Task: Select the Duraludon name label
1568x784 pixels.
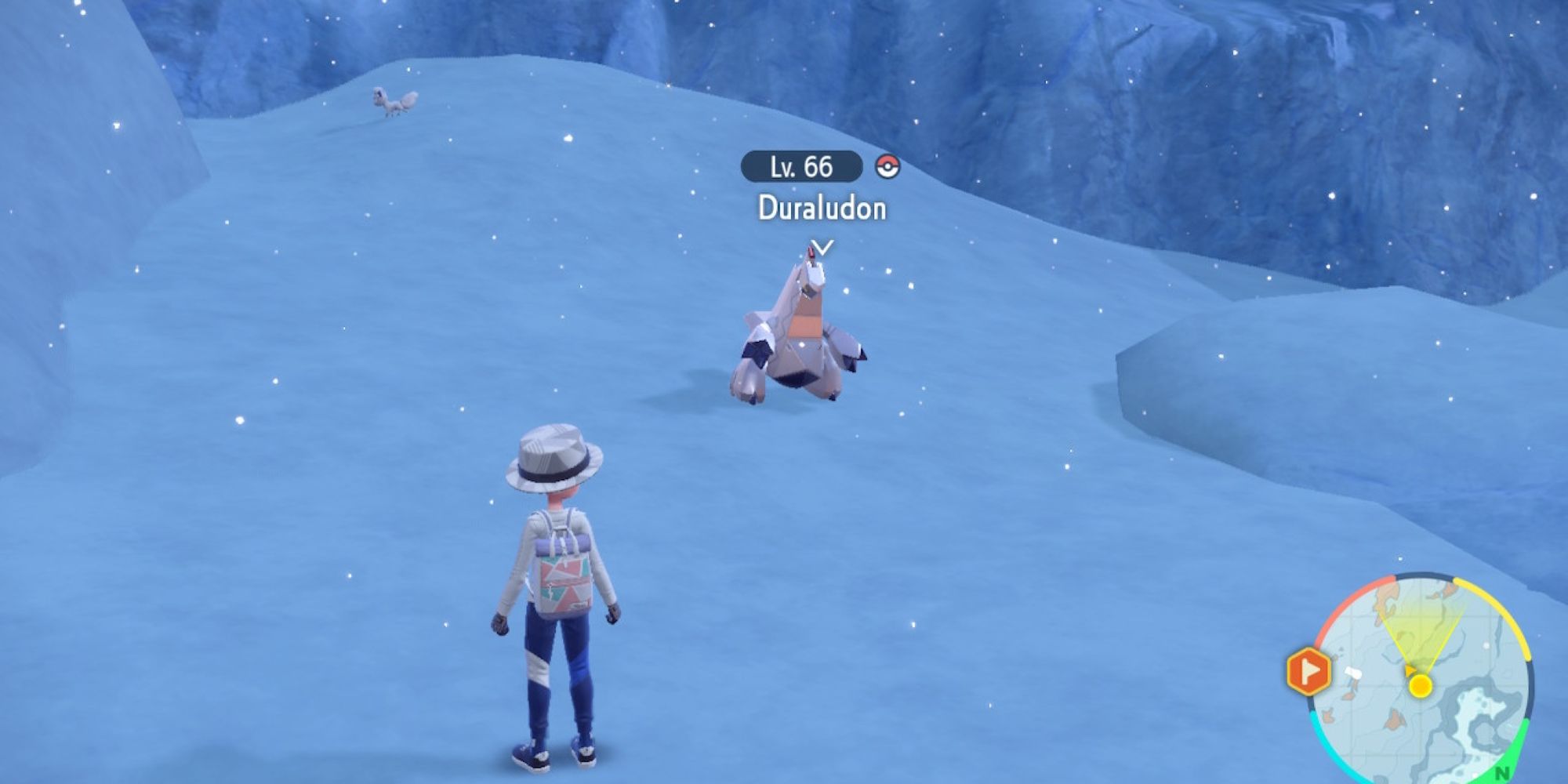Action: (822, 208)
